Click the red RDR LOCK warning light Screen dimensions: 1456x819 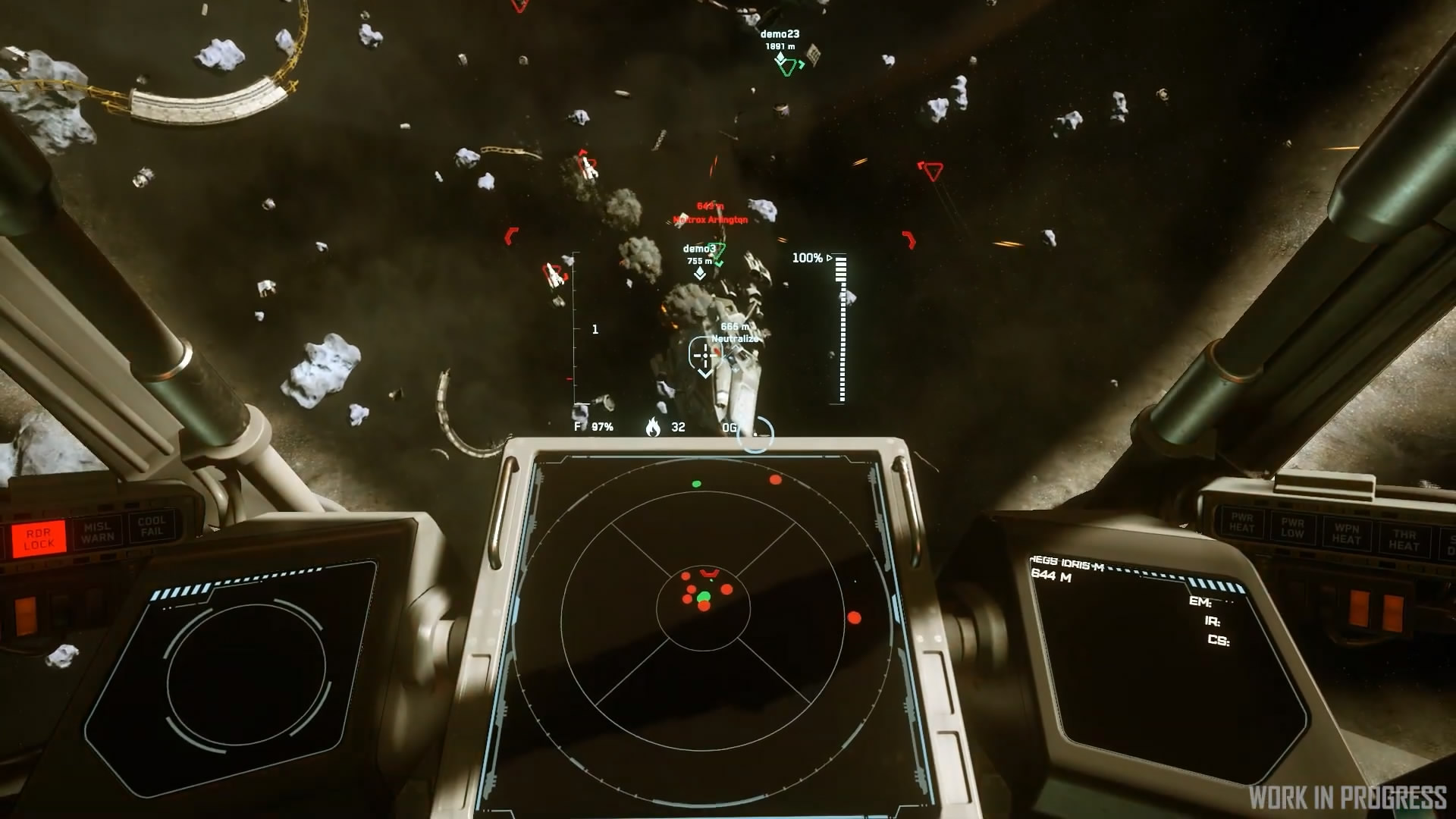click(38, 538)
